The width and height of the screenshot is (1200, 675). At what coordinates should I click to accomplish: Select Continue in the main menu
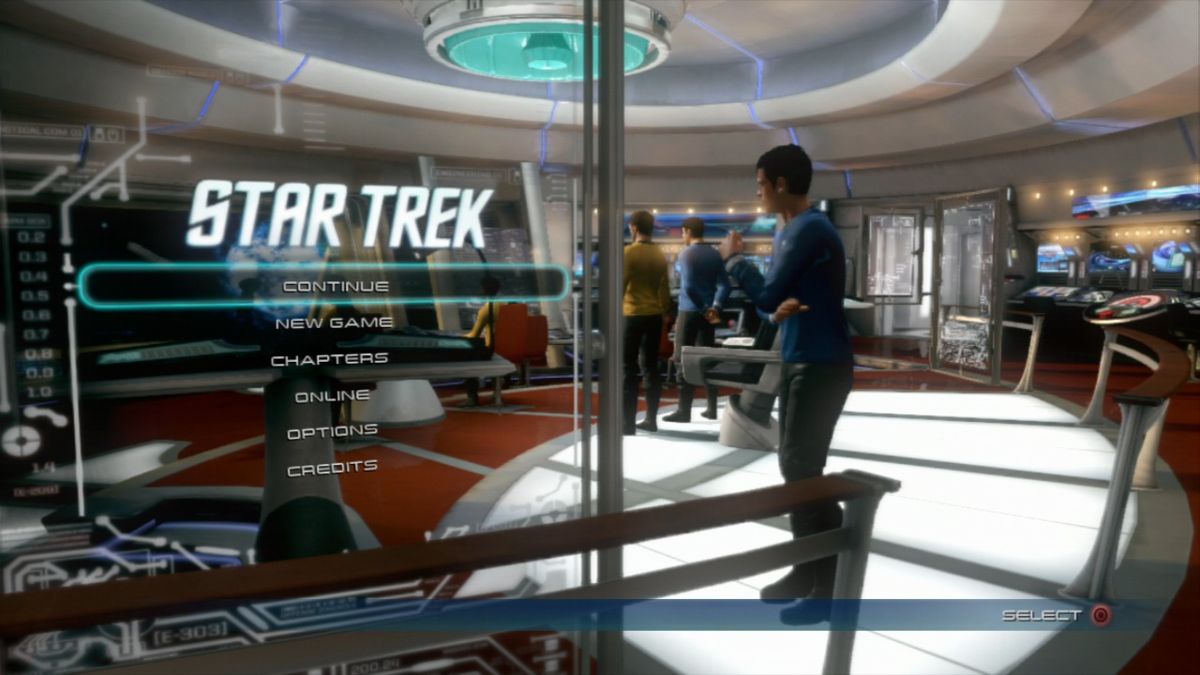click(x=335, y=286)
